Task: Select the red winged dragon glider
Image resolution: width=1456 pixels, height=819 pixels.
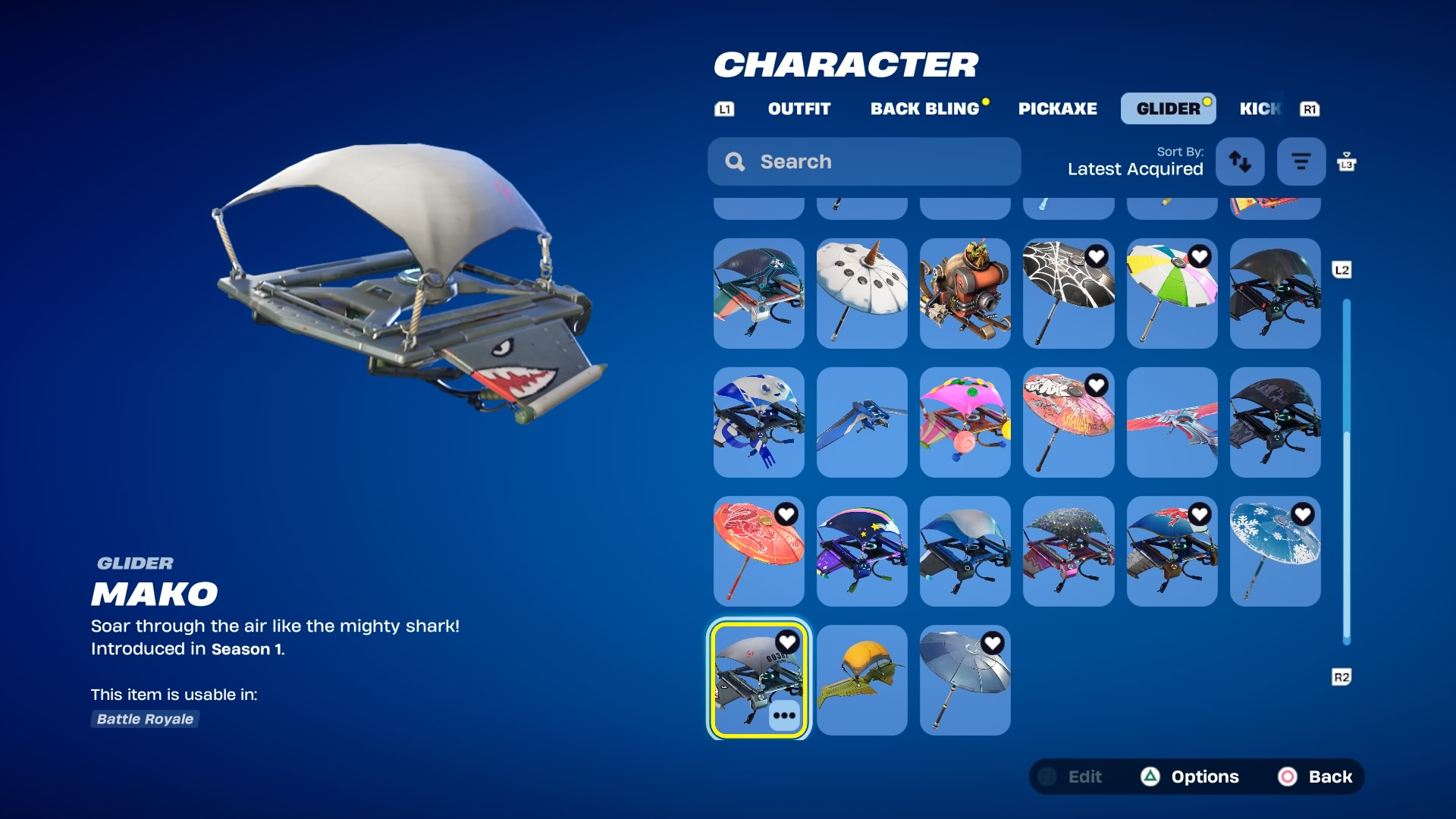Action: click(x=1172, y=422)
